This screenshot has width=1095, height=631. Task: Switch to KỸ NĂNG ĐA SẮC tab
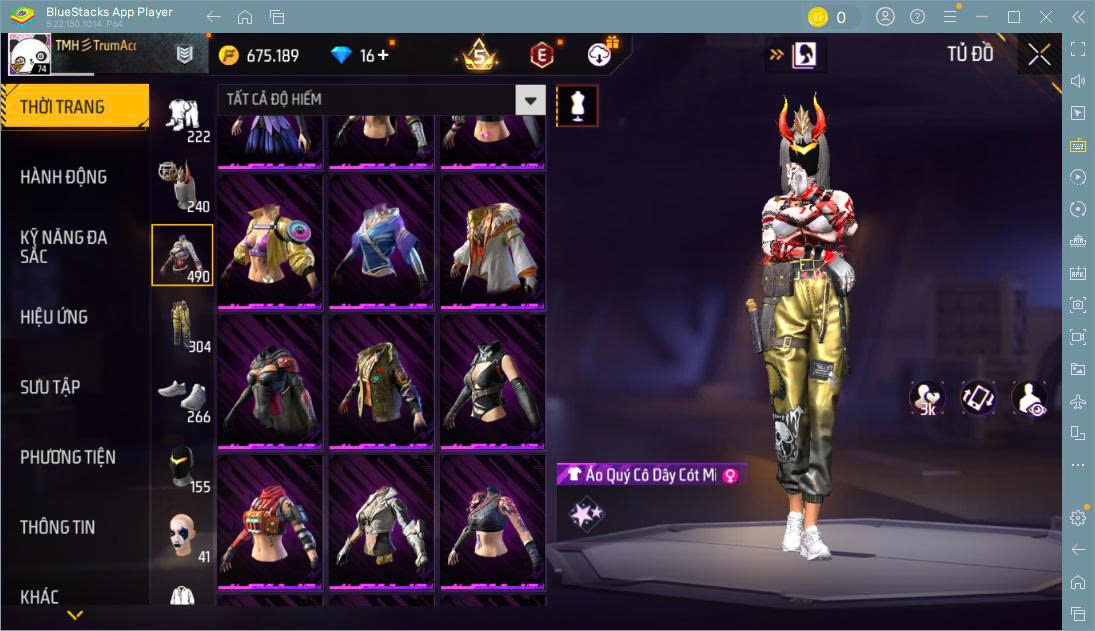(x=64, y=247)
